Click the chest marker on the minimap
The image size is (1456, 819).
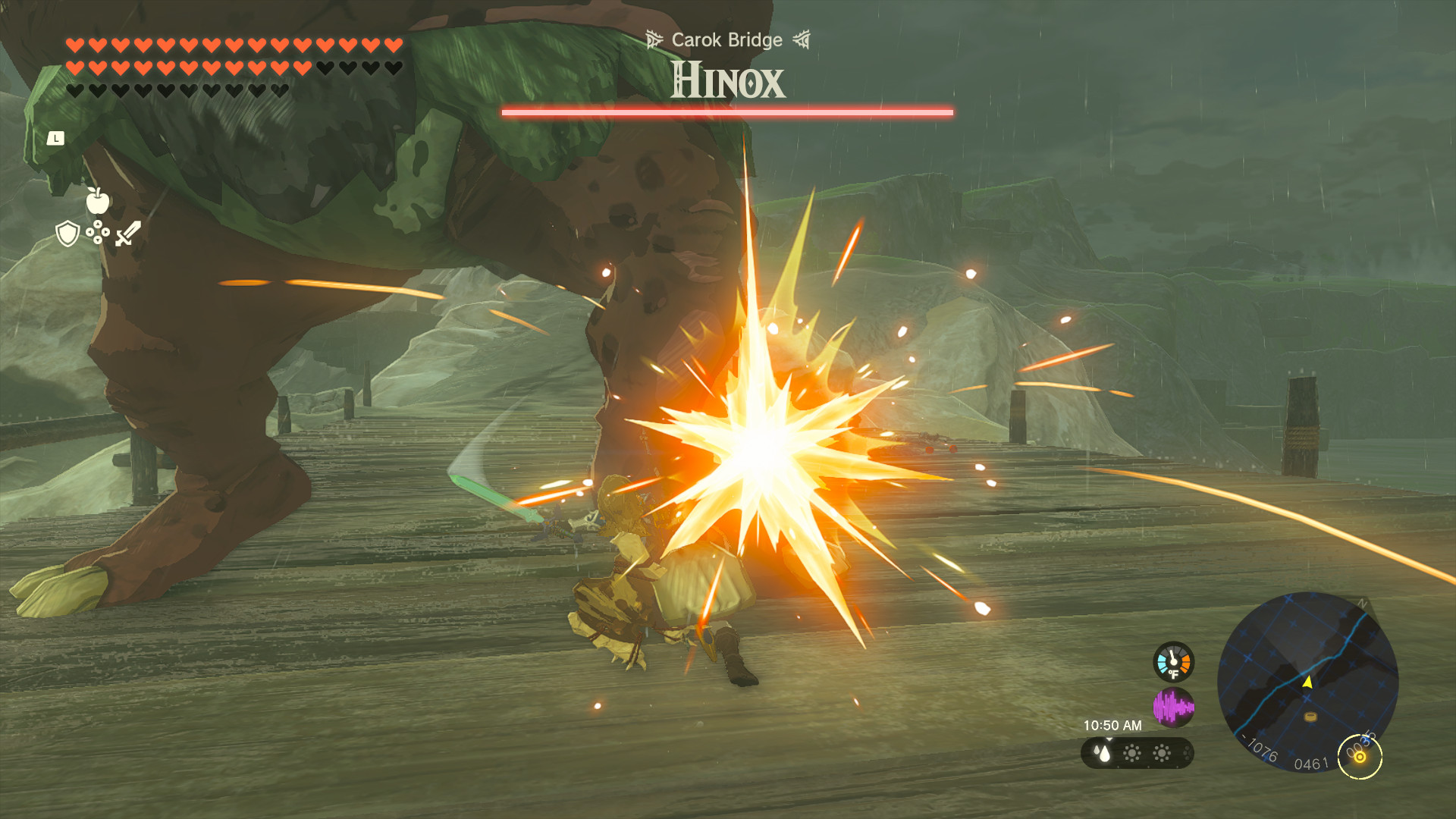1310,717
